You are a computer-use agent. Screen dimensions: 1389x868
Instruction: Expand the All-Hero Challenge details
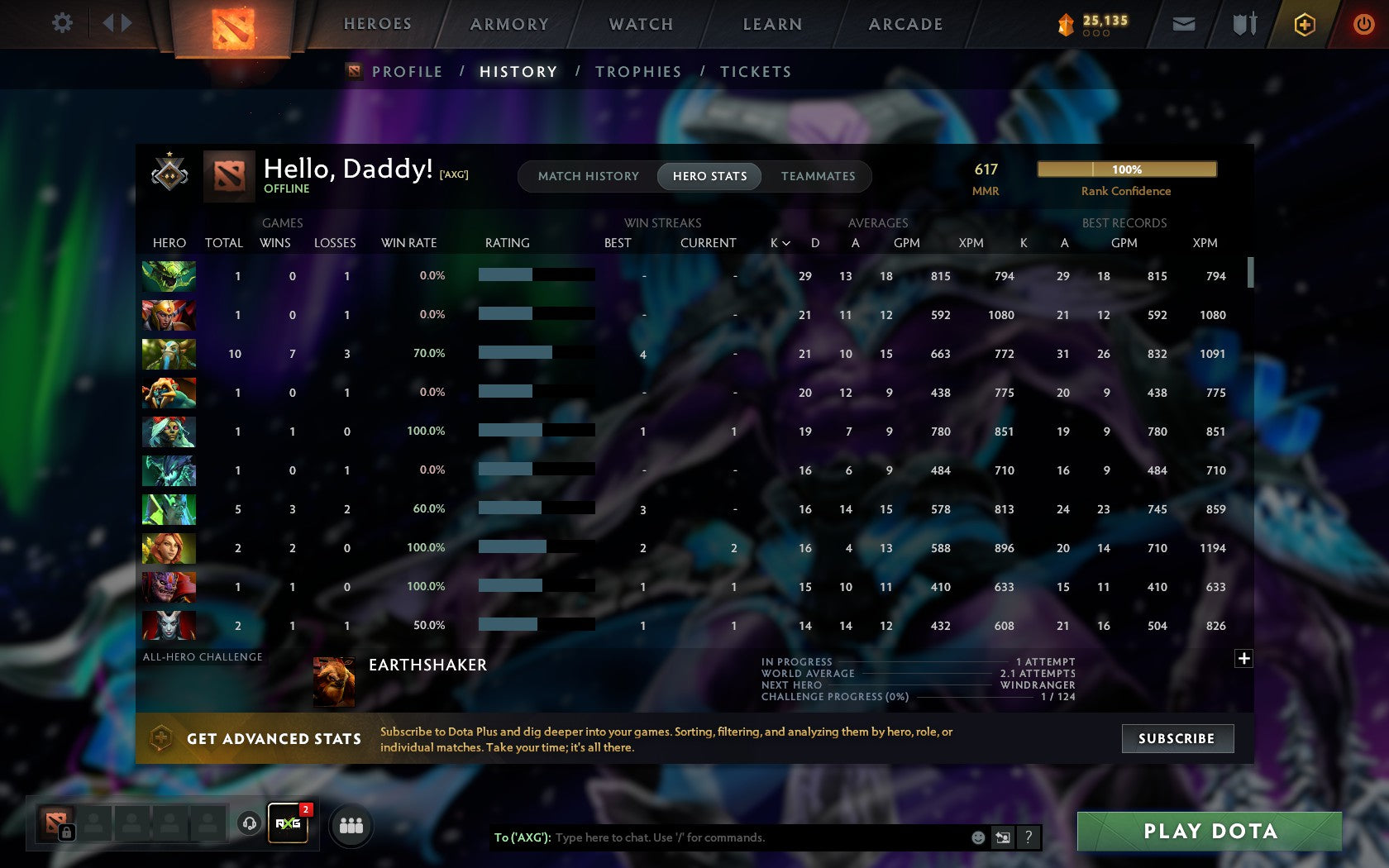click(1243, 658)
